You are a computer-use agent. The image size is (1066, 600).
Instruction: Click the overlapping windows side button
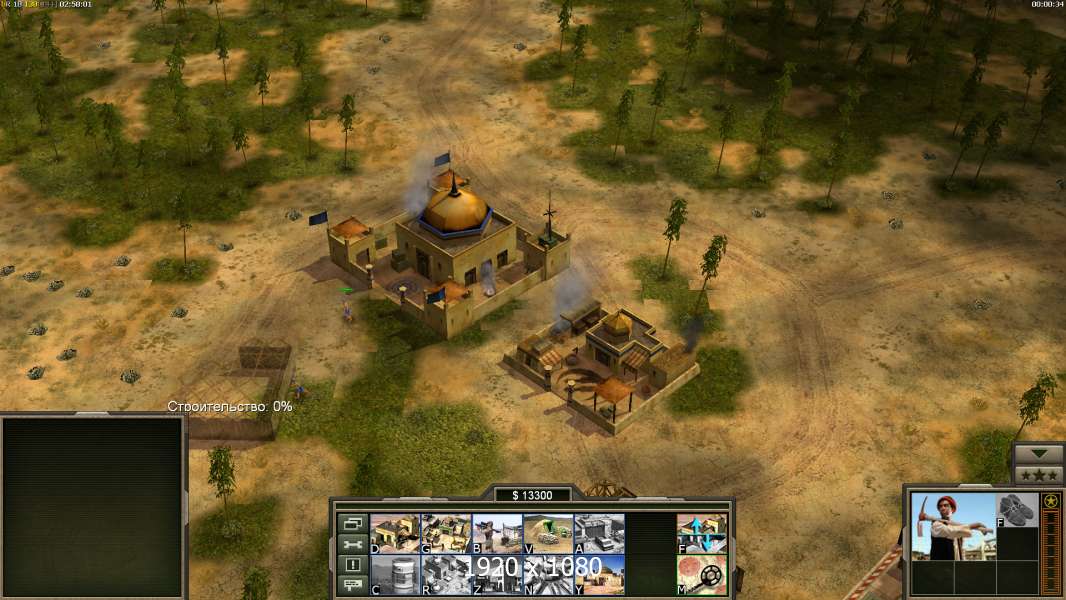coord(352,523)
